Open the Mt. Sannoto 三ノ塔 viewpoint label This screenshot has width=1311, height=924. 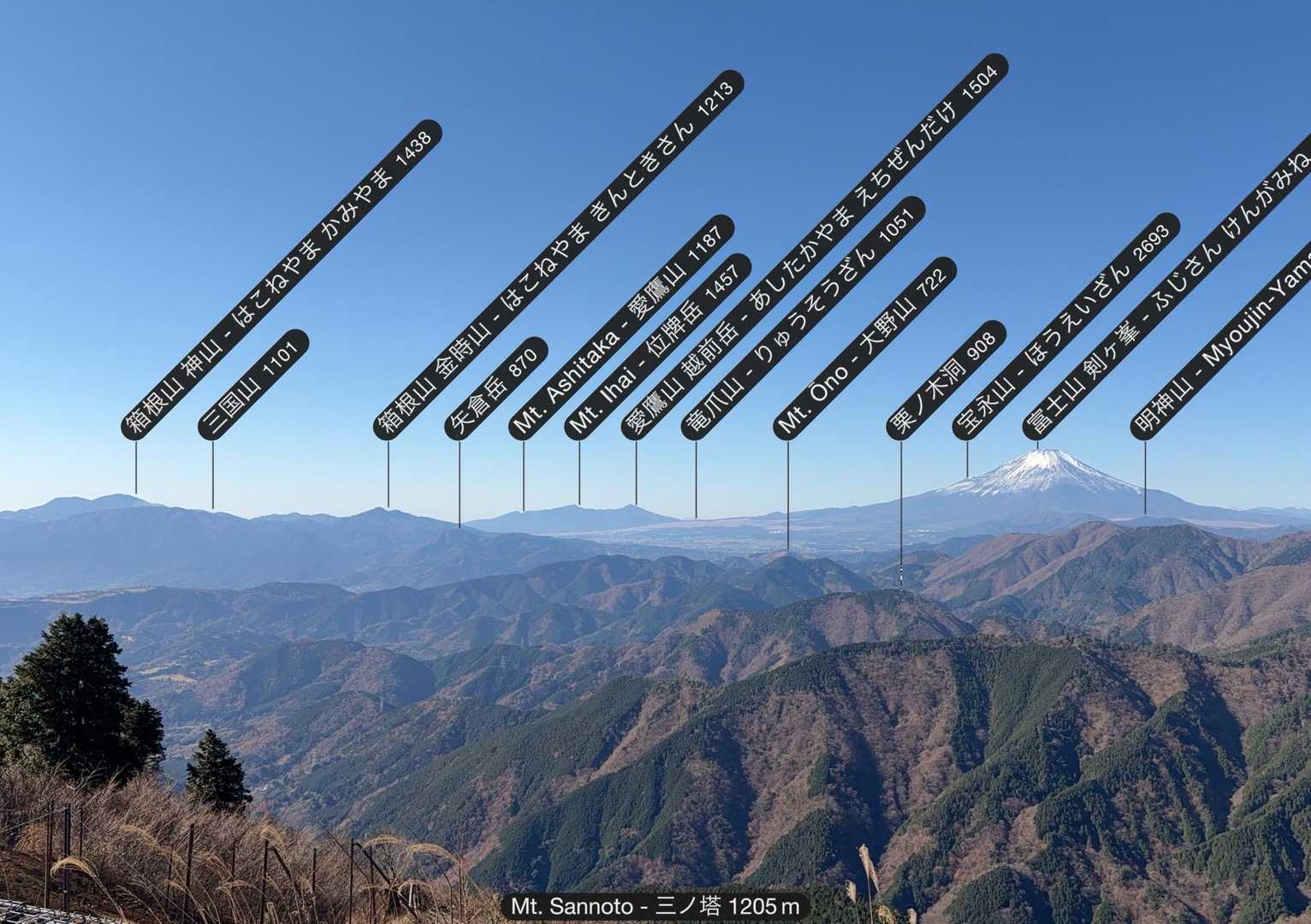pyautogui.click(x=655, y=906)
